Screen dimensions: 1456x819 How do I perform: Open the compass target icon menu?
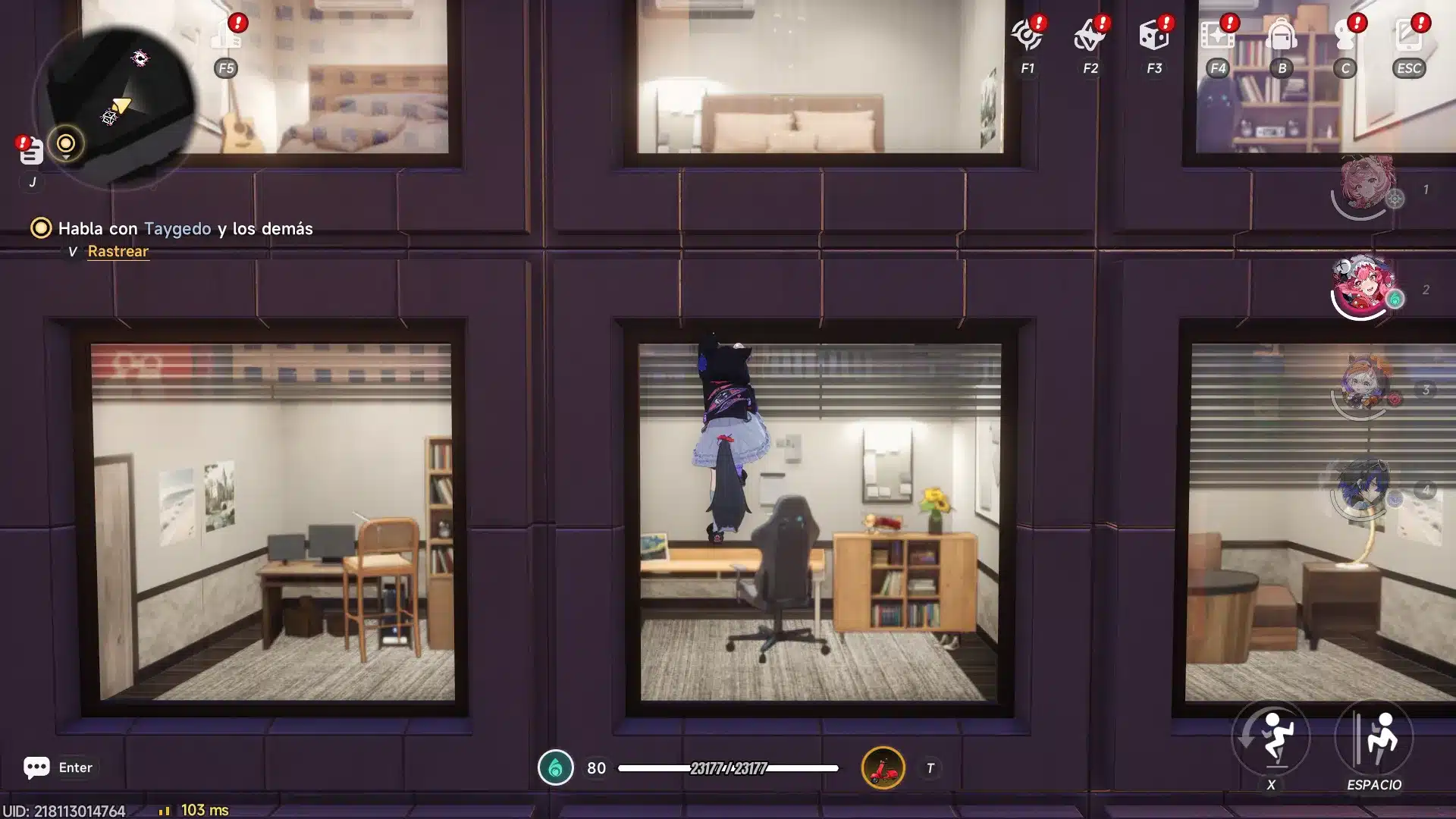pos(1028,36)
